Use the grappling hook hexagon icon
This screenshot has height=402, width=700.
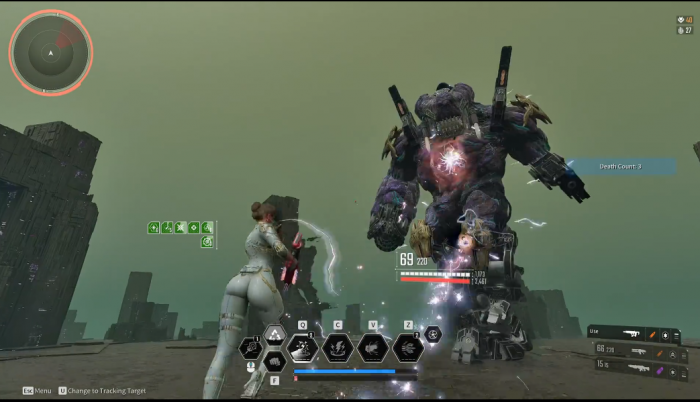click(x=250, y=349)
